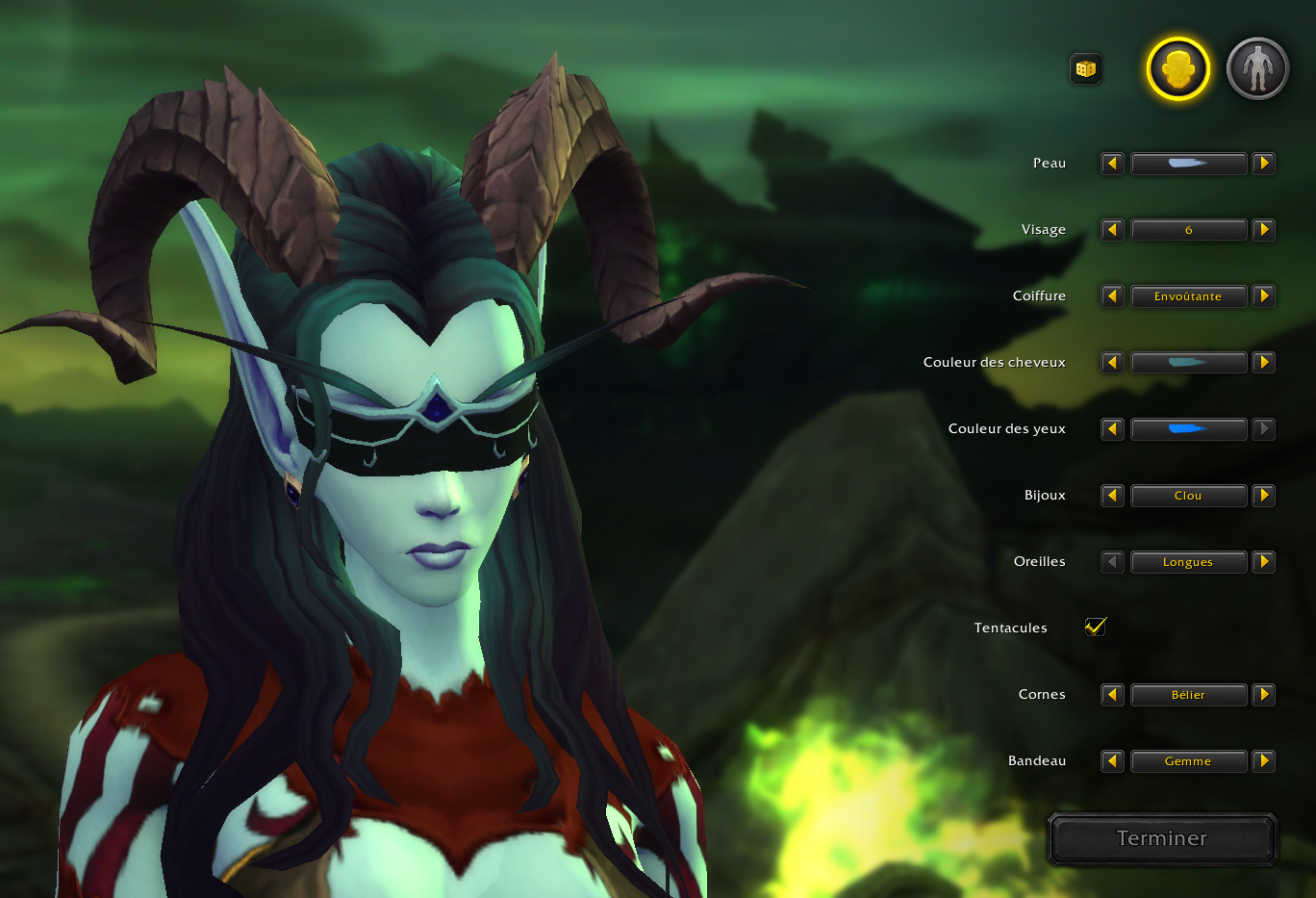
Task: Click the back arrow for Bijoux
Action: coord(1111,495)
